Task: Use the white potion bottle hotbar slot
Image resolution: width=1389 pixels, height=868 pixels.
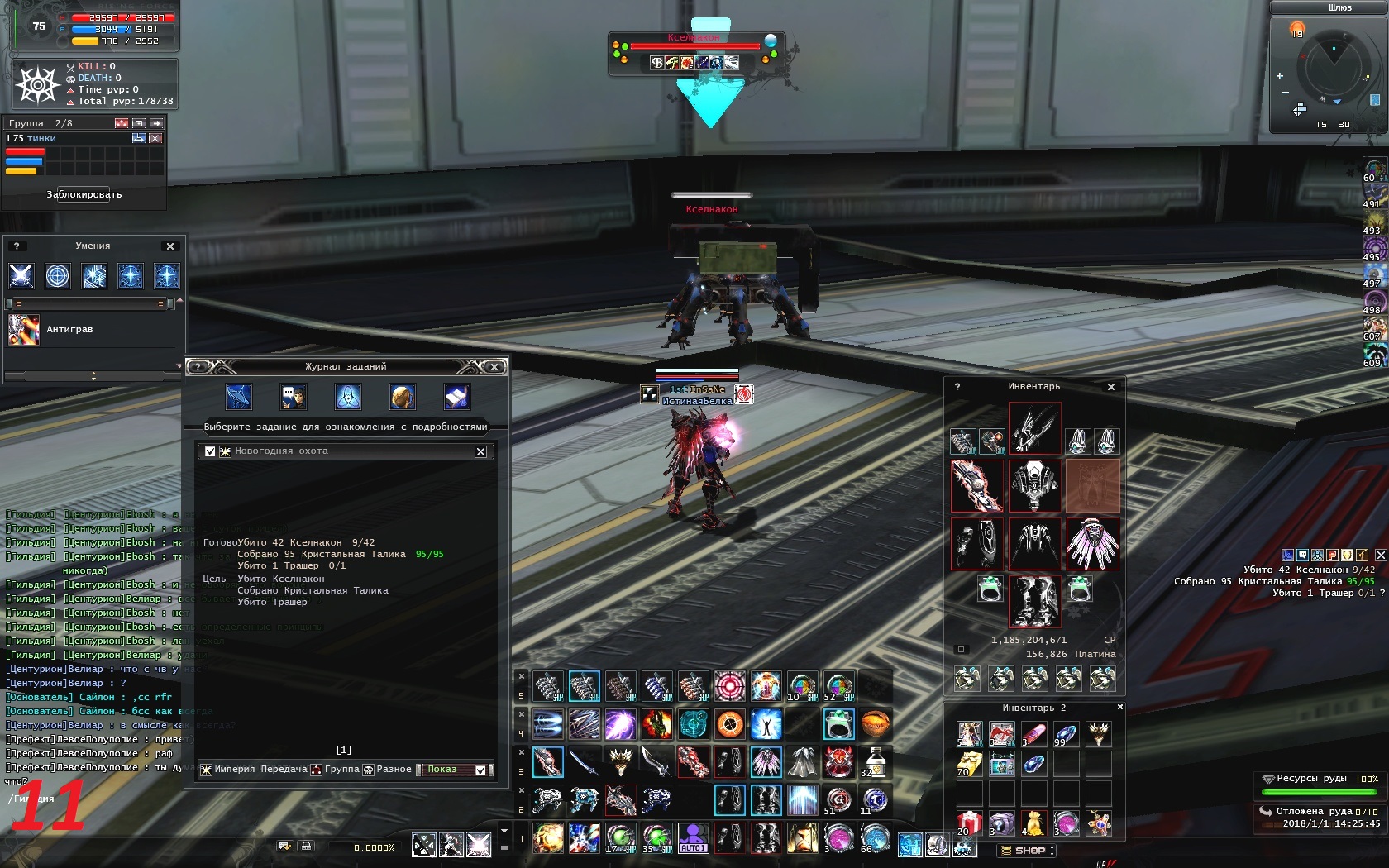Action: point(875,761)
